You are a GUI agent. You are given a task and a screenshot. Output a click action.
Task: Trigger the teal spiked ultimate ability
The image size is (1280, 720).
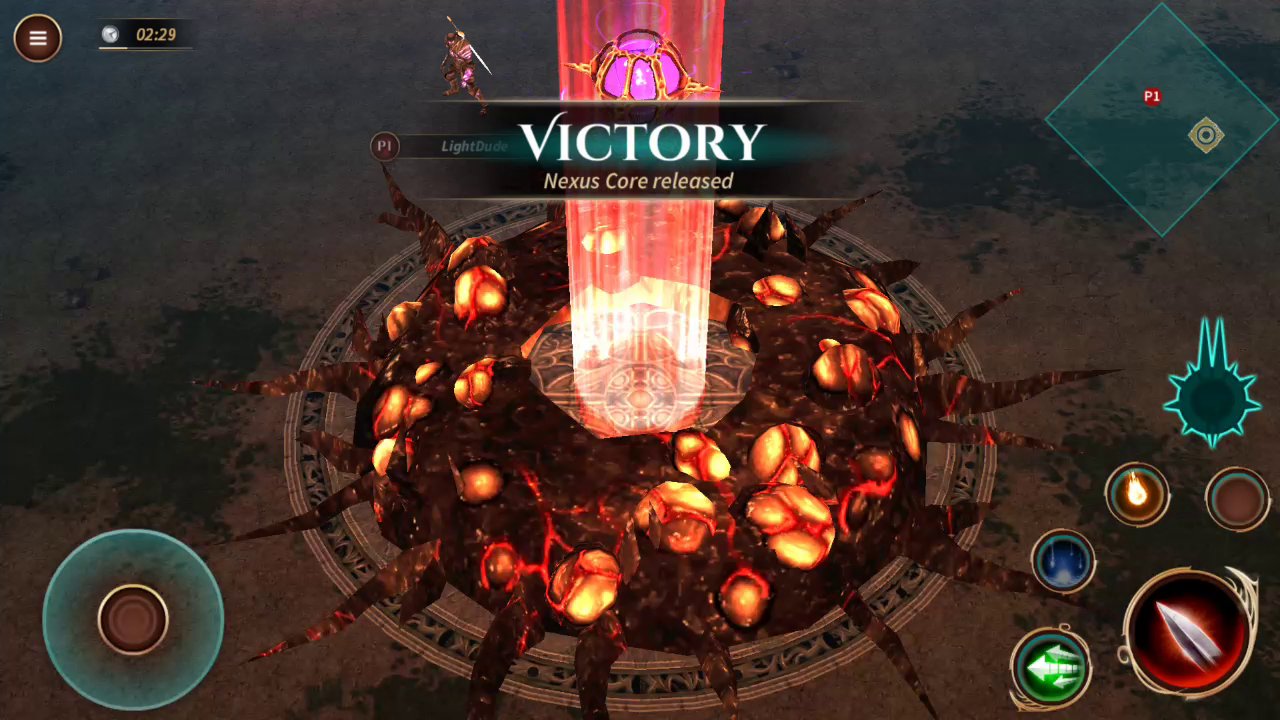tap(1212, 396)
